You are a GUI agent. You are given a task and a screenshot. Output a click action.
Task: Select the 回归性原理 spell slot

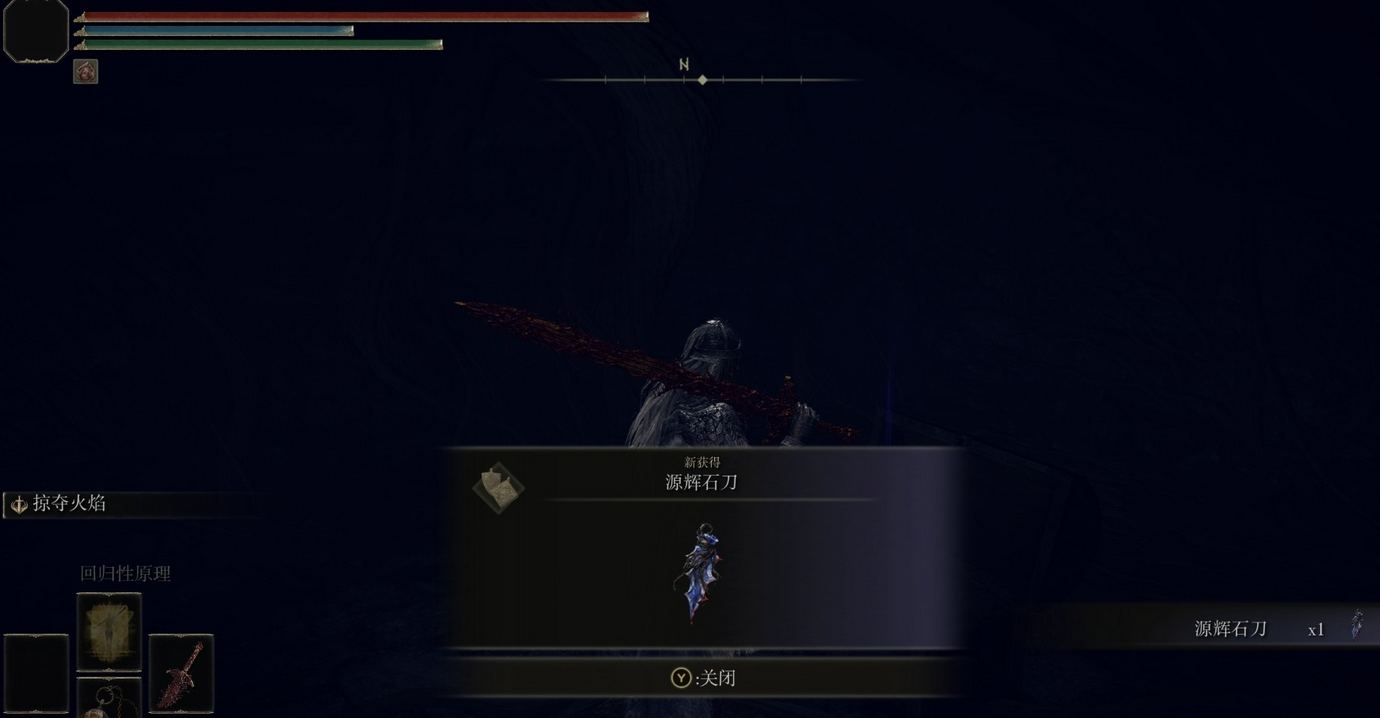109,632
